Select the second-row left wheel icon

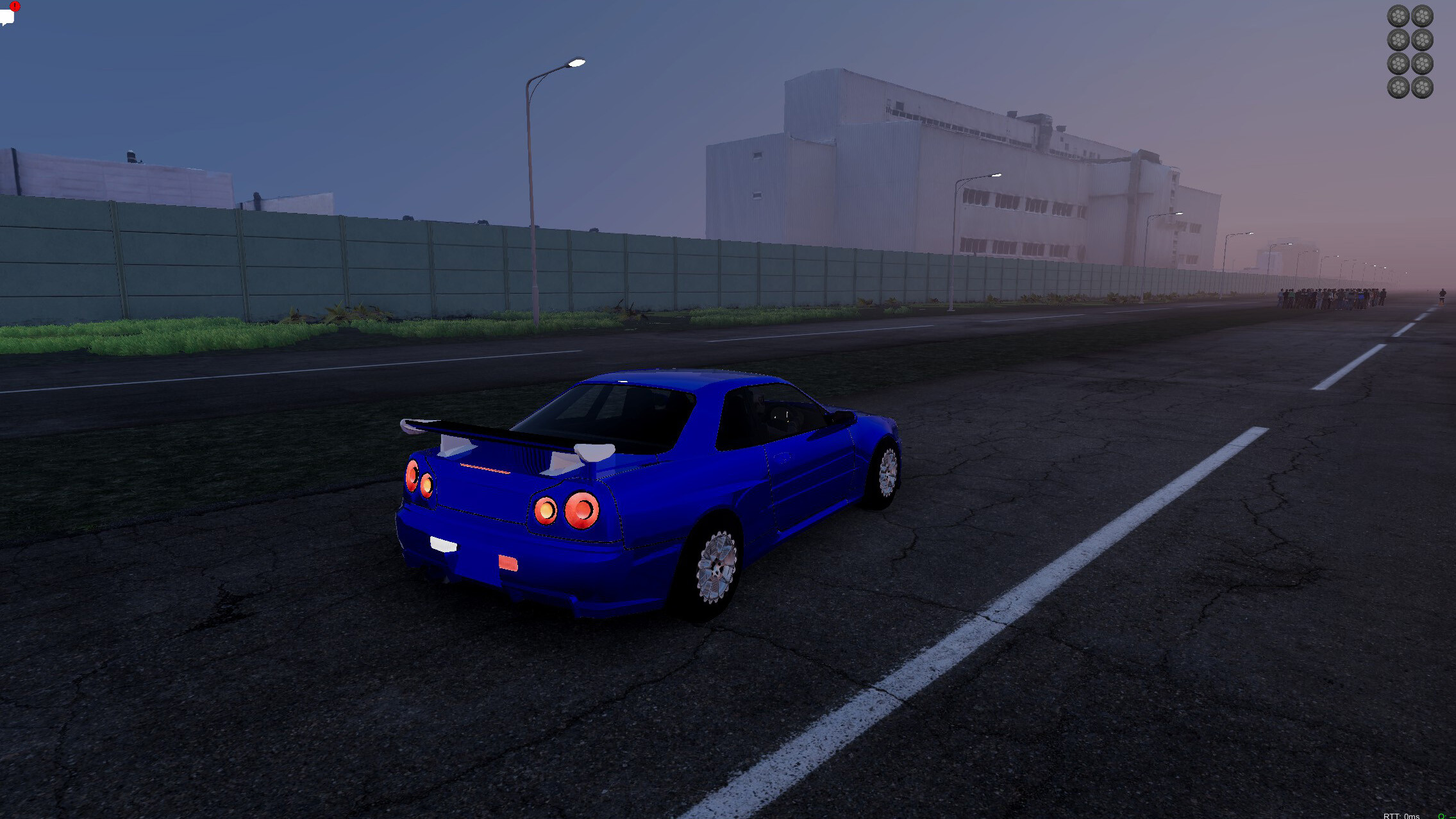[1398, 39]
